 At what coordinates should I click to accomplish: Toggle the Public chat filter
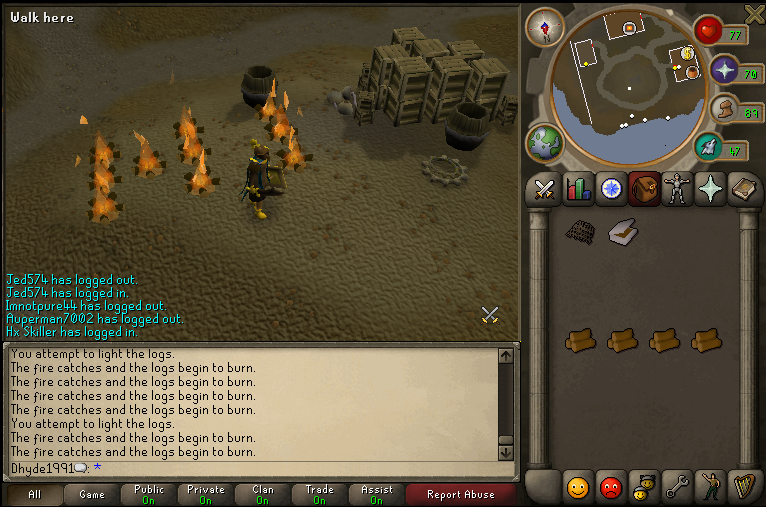pyautogui.click(x=148, y=494)
